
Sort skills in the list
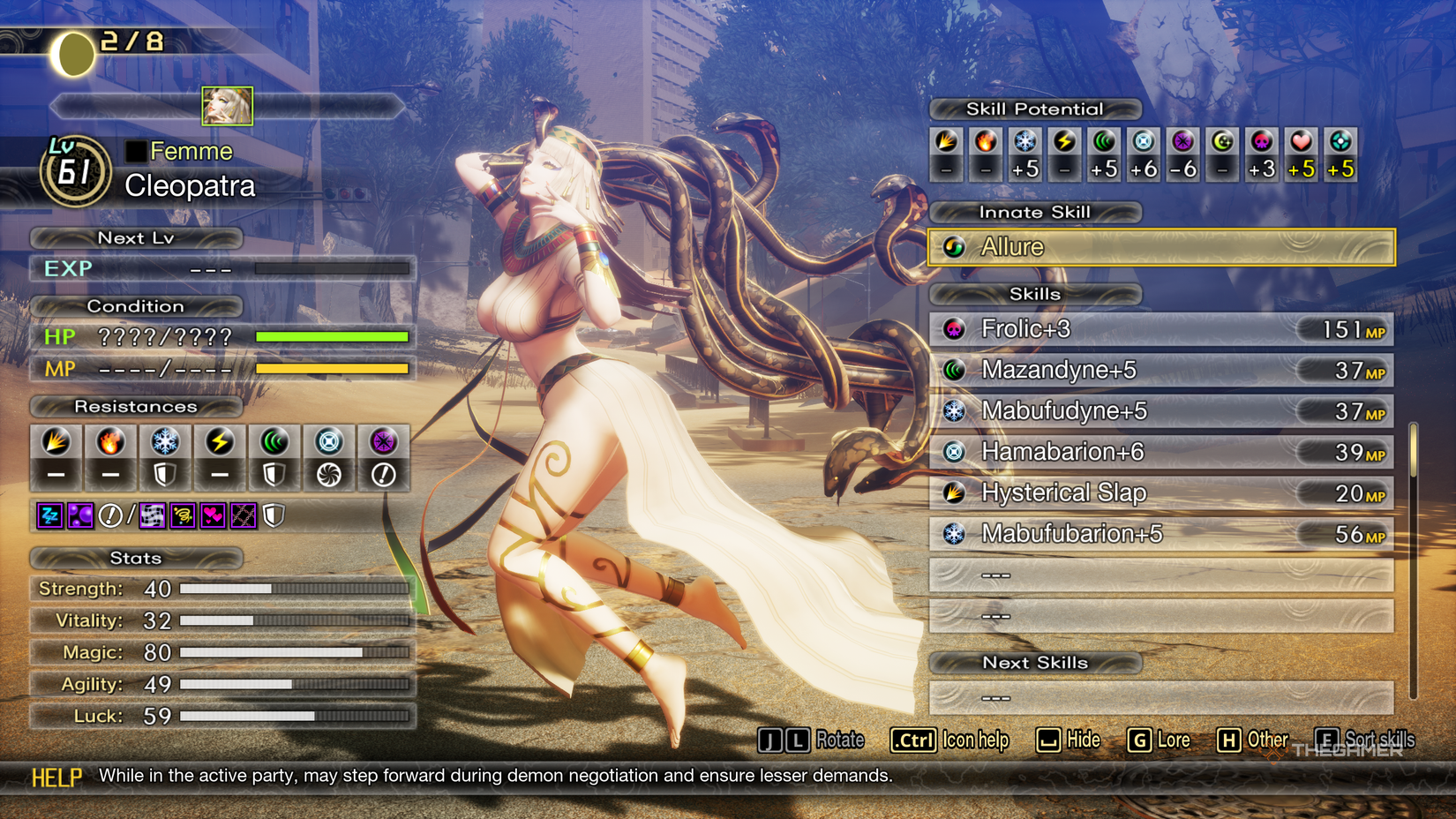(x=1378, y=740)
